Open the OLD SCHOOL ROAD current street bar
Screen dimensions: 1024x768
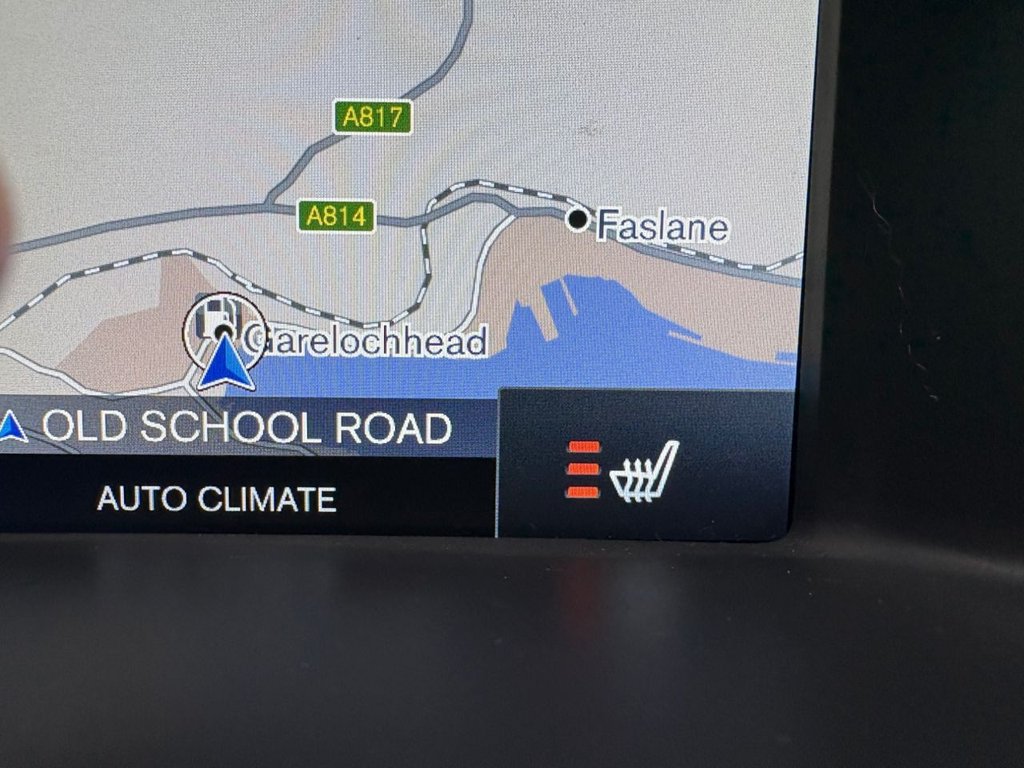245,428
